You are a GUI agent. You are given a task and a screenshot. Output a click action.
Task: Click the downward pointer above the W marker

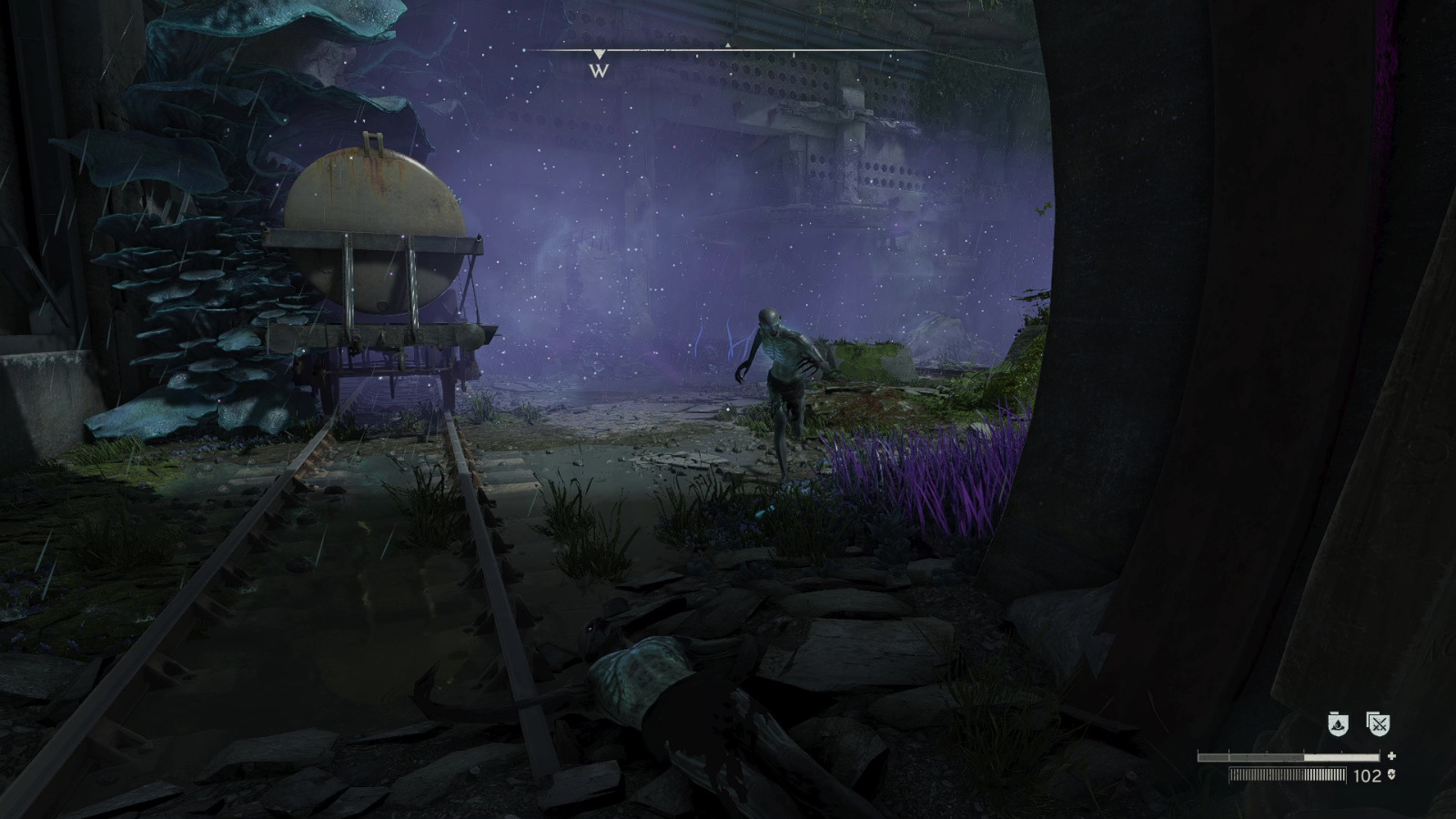point(599,54)
